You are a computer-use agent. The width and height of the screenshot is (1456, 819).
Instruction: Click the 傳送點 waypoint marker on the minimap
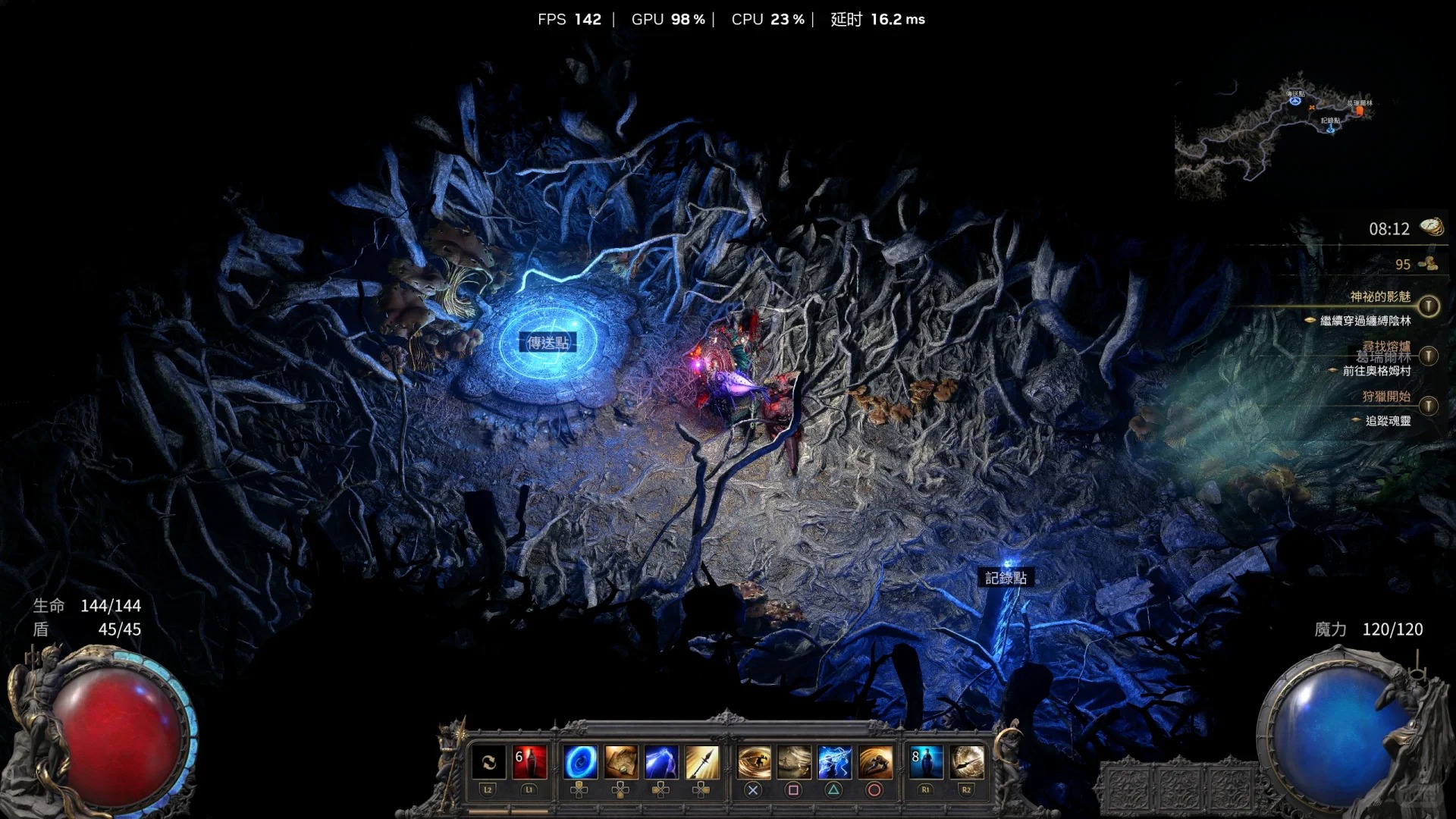[1295, 100]
